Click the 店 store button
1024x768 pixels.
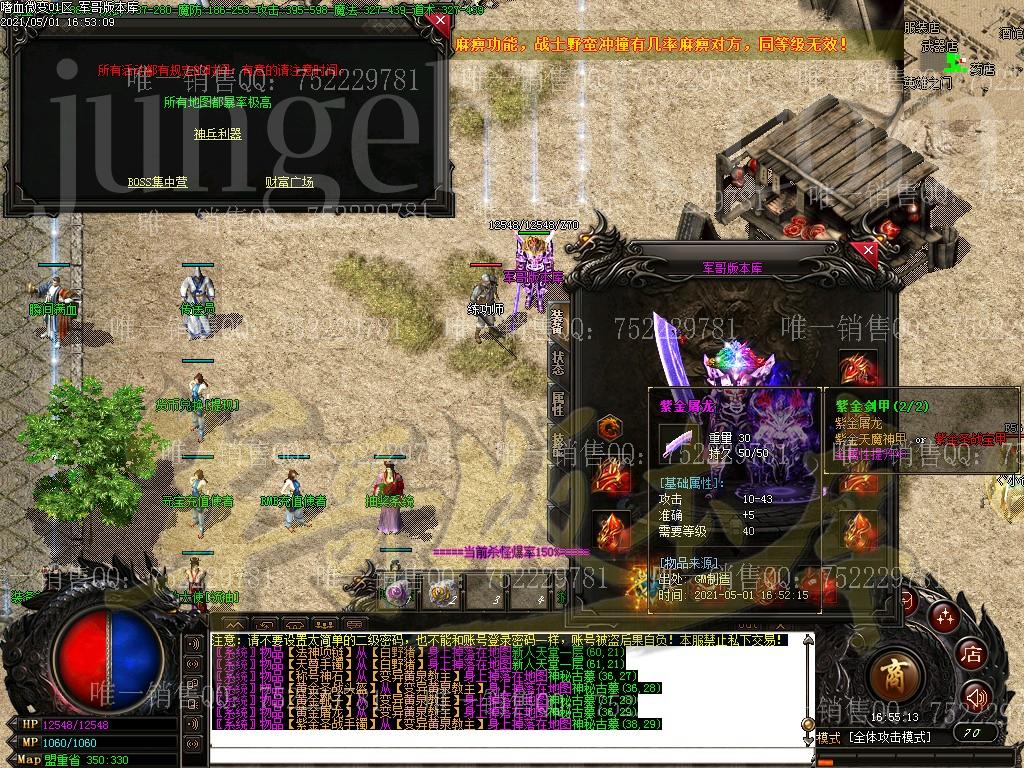[x=971, y=654]
